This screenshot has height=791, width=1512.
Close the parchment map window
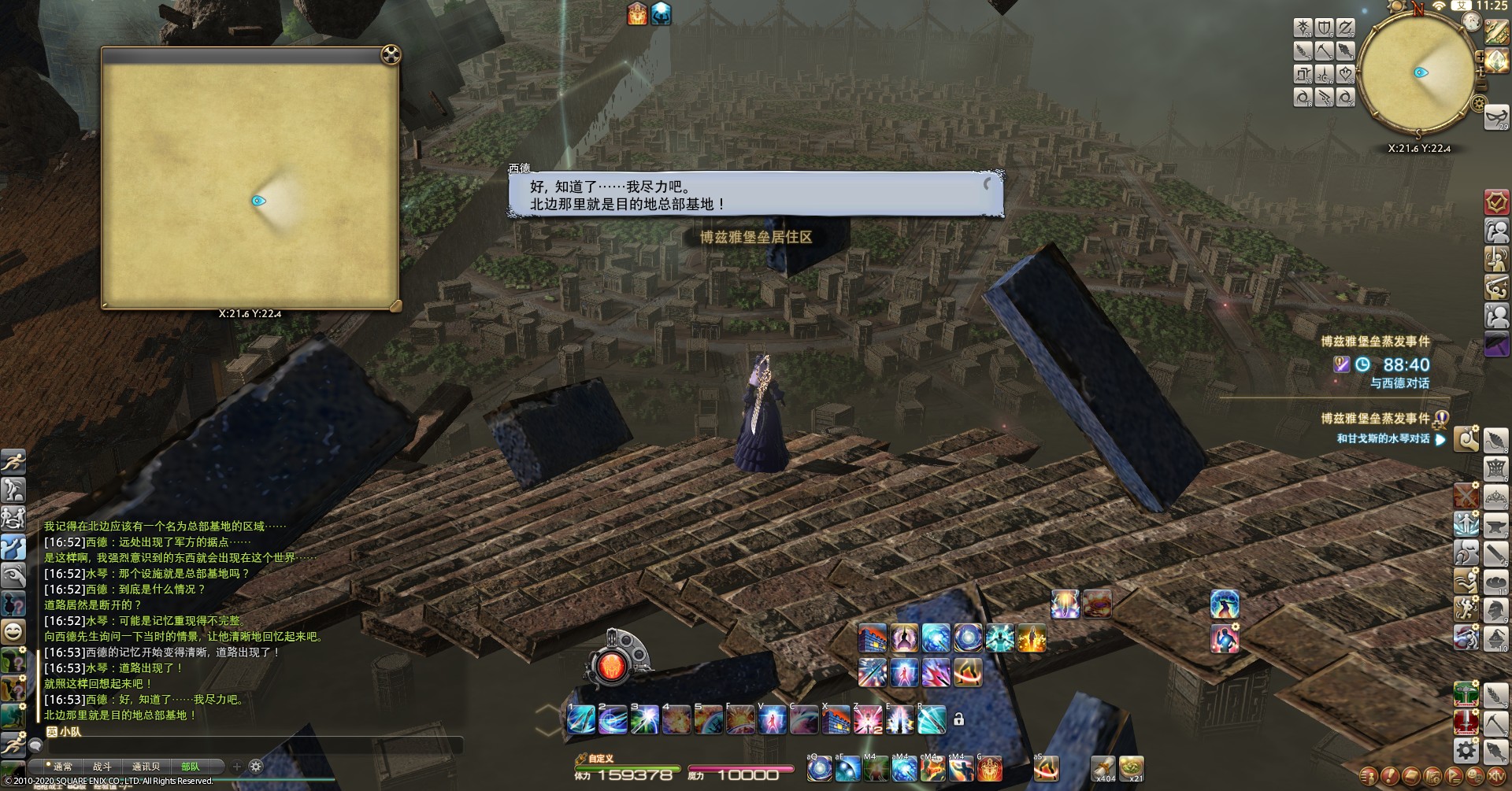point(391,54)
